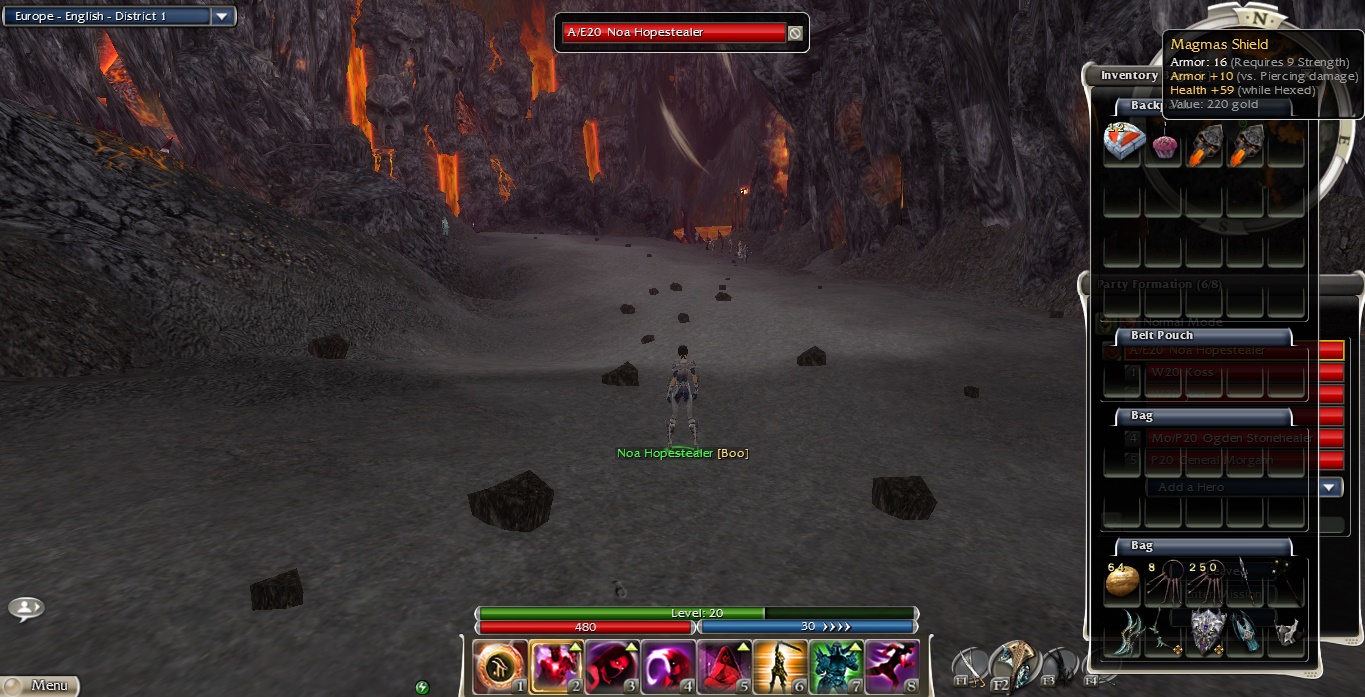Use the red hooded figure skill in slot 5
Image resolution: width=1365 pixels, height=697 pixels.
tap(724, 667)
